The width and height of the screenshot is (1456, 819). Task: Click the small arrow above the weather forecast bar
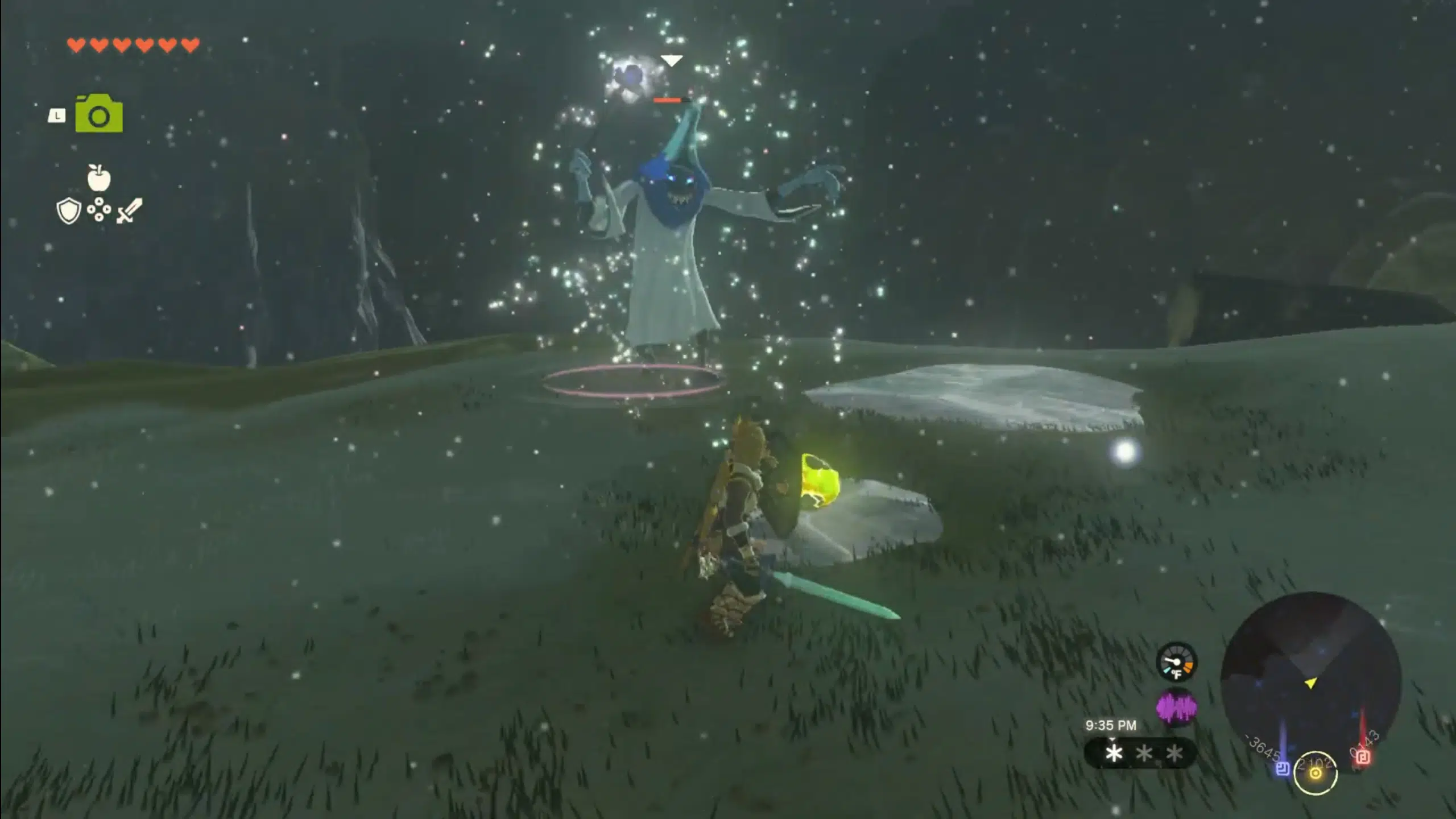click(x=1112, y=740)
